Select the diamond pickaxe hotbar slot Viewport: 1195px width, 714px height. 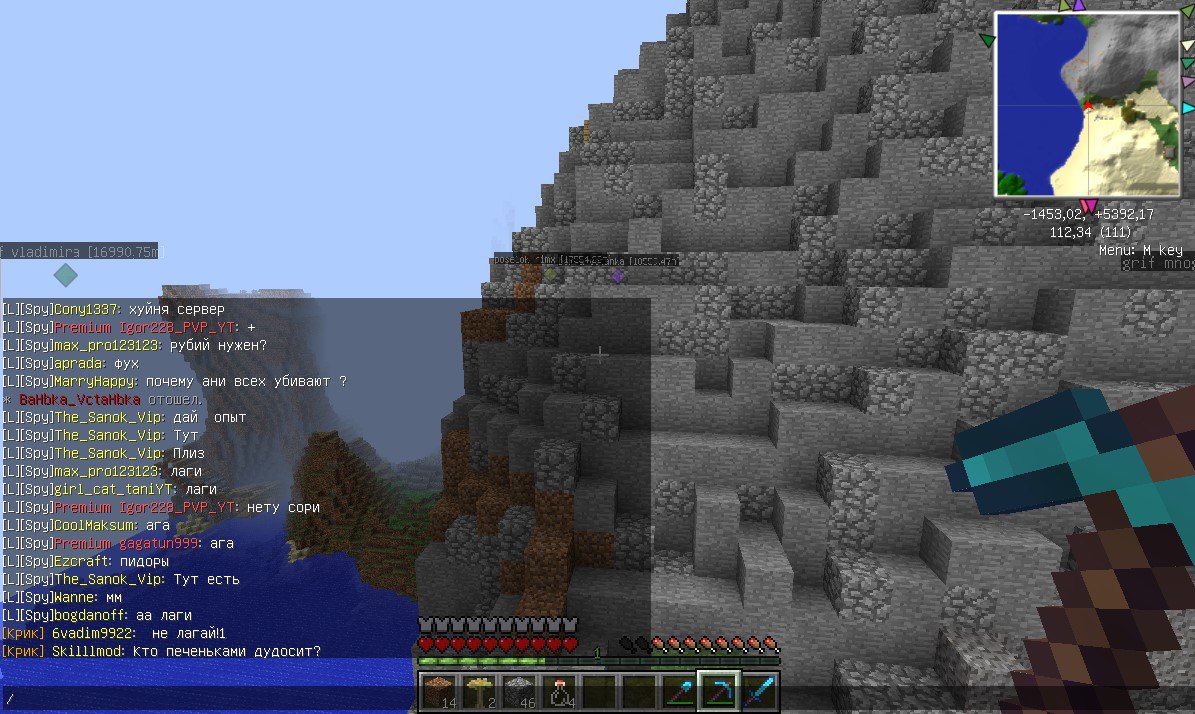pyautogui.click(x=719, y=690)
